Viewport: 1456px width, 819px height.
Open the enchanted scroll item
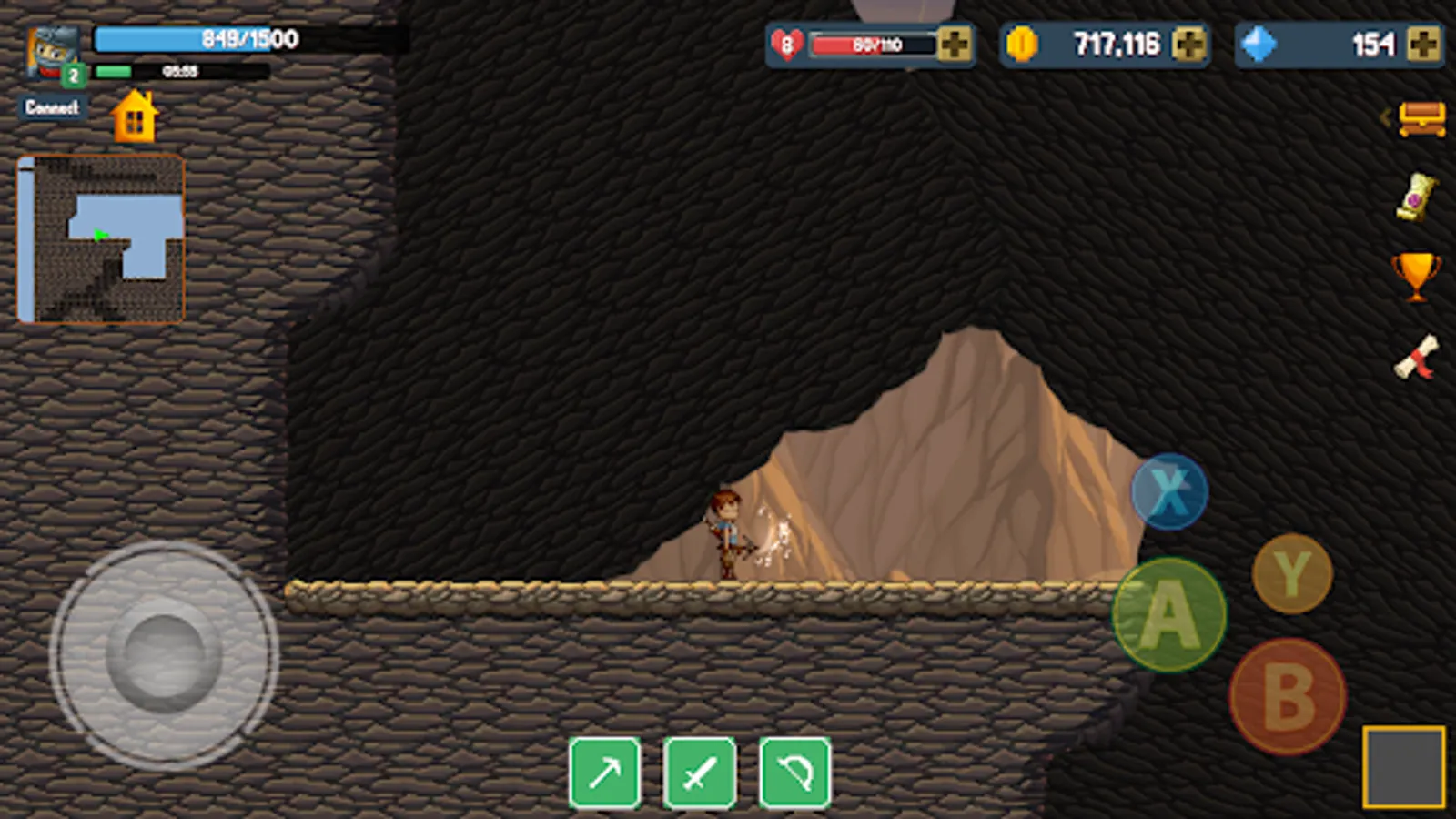[x=1416, y=196]
